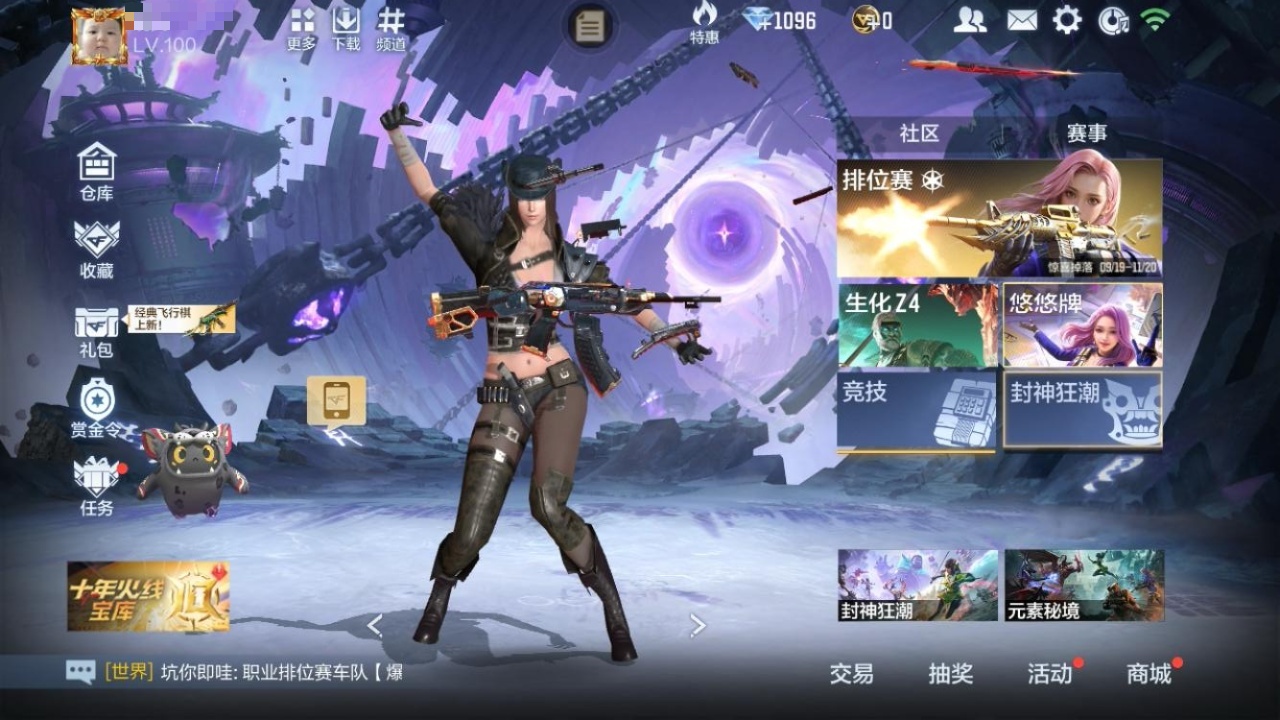This screenshot has height=720, width=1280.
Task: Open the 特惠 flame offer icon
Action: click(704, 22)
